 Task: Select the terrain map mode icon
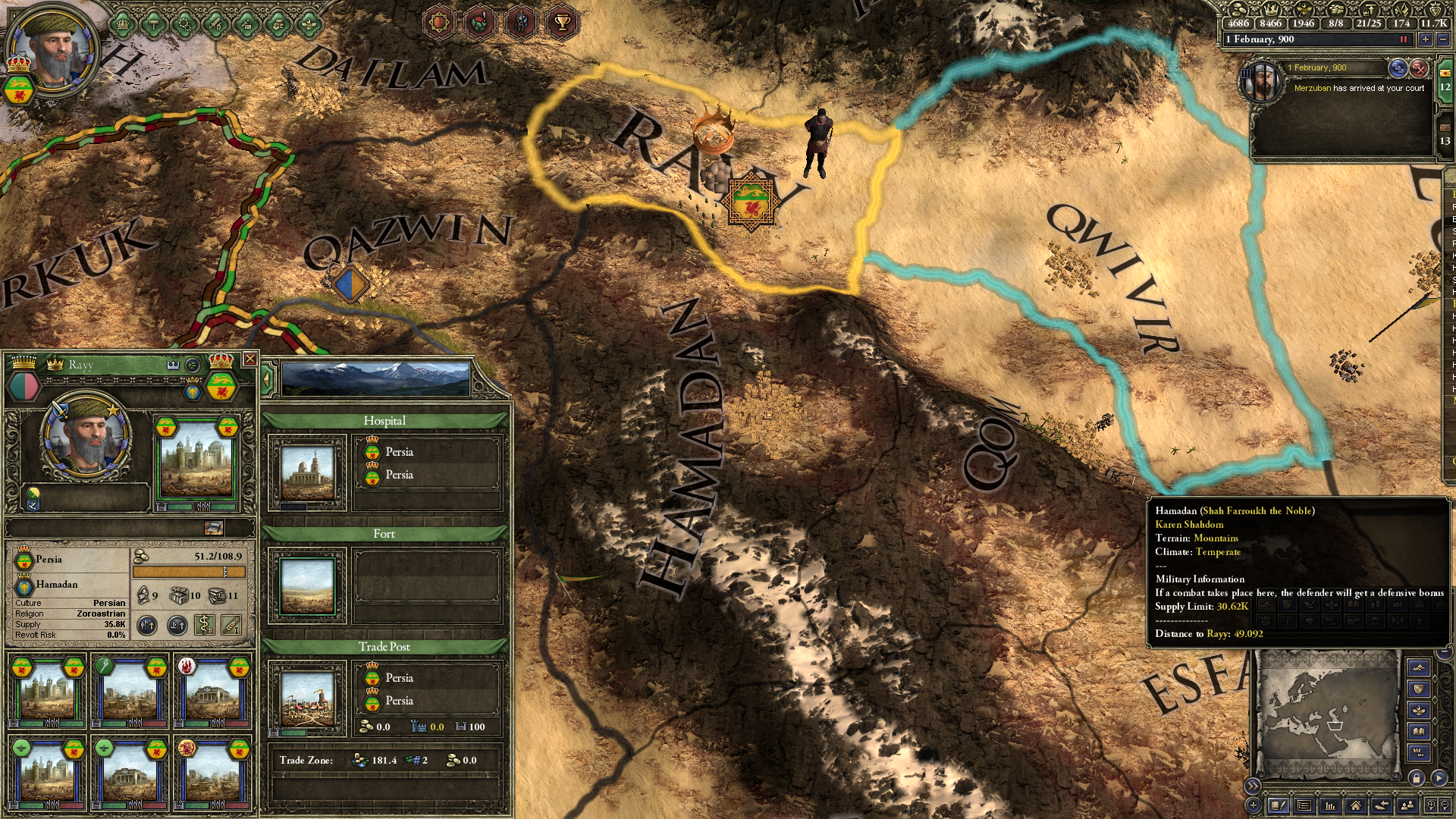point(1419,667)
